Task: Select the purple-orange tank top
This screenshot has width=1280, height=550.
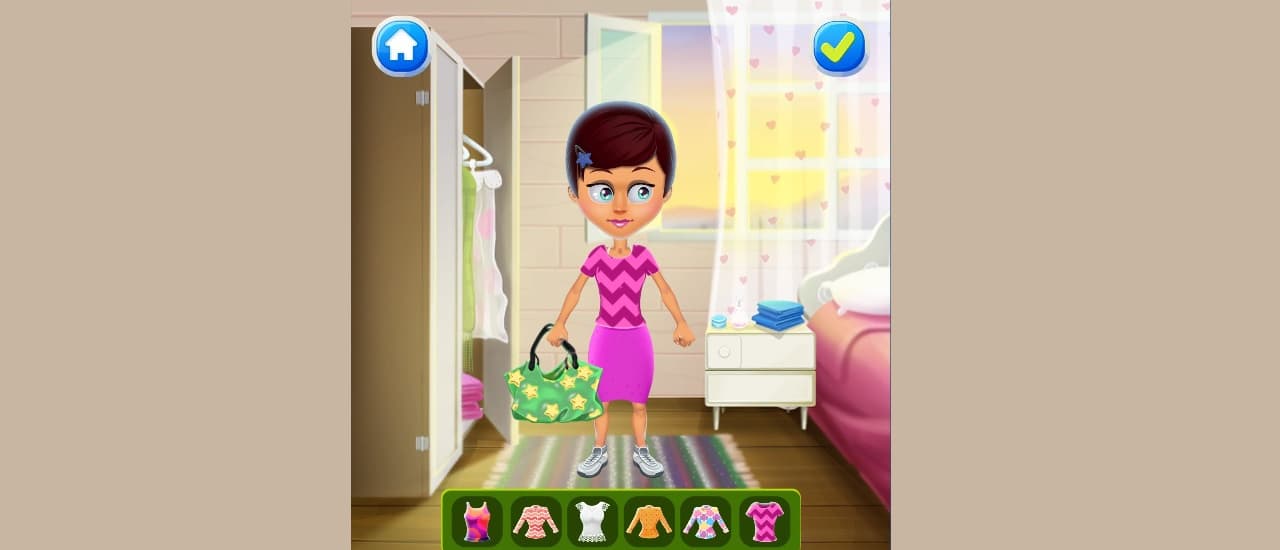Action: [477, 521]
